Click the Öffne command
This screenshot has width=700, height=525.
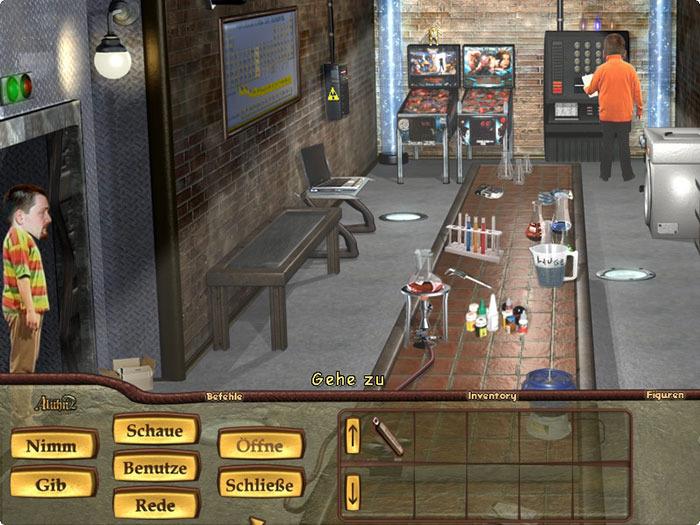[x=260, y=445]
